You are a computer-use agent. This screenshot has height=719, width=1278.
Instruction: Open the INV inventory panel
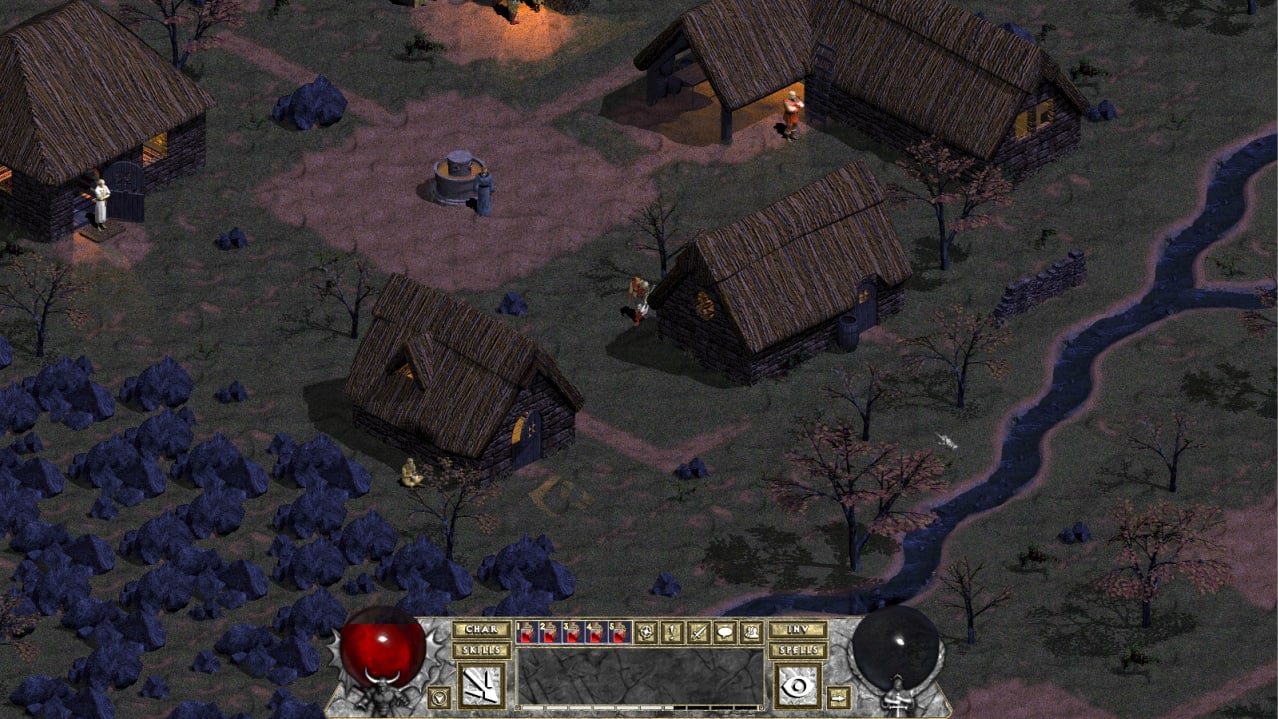[x=797, y=630]
